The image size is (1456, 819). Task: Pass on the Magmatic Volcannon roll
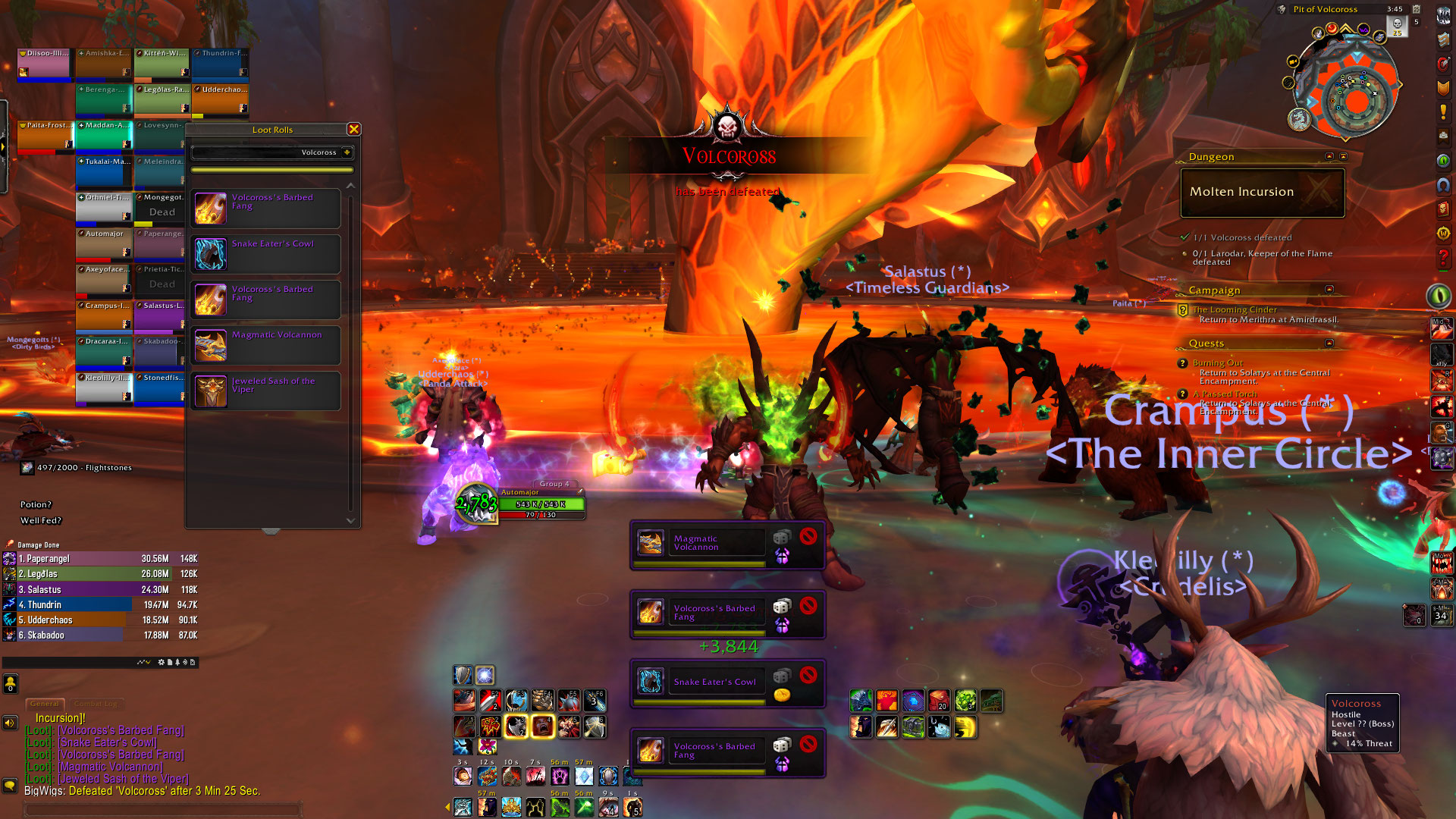click(808, 536)
